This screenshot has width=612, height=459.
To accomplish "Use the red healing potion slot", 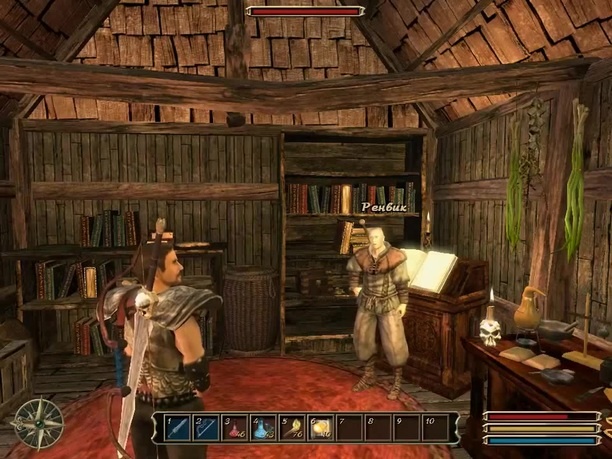I will tap(234, 428).
